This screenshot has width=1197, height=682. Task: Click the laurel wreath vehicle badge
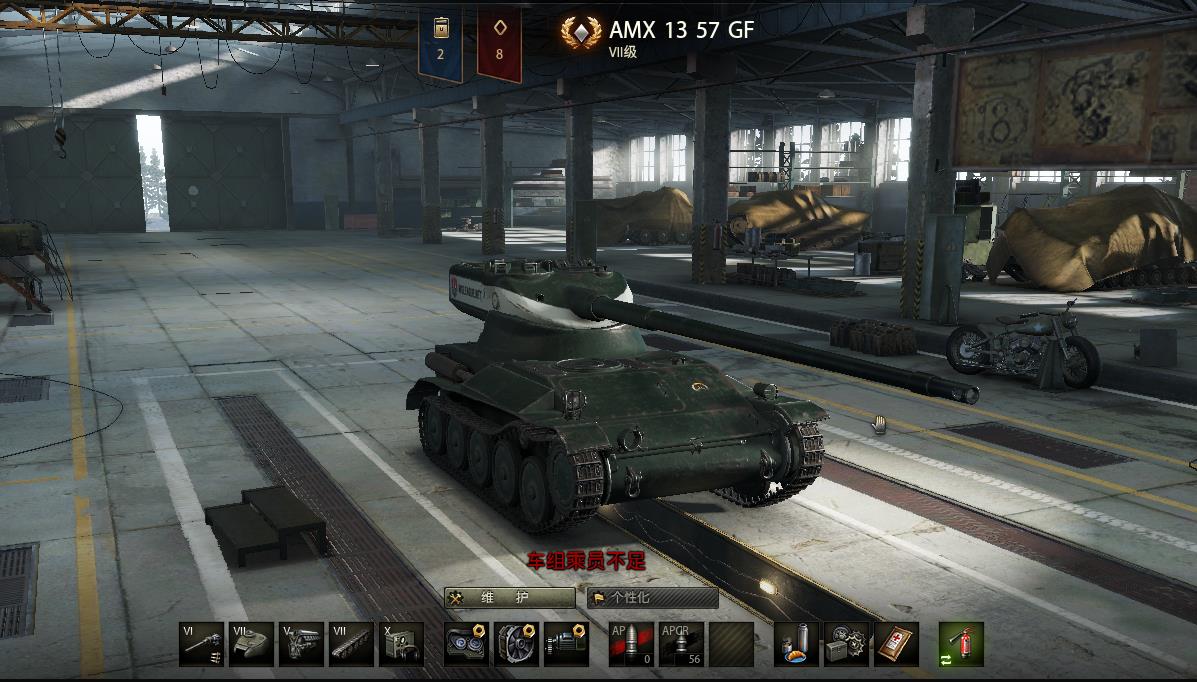pos(576,36)
